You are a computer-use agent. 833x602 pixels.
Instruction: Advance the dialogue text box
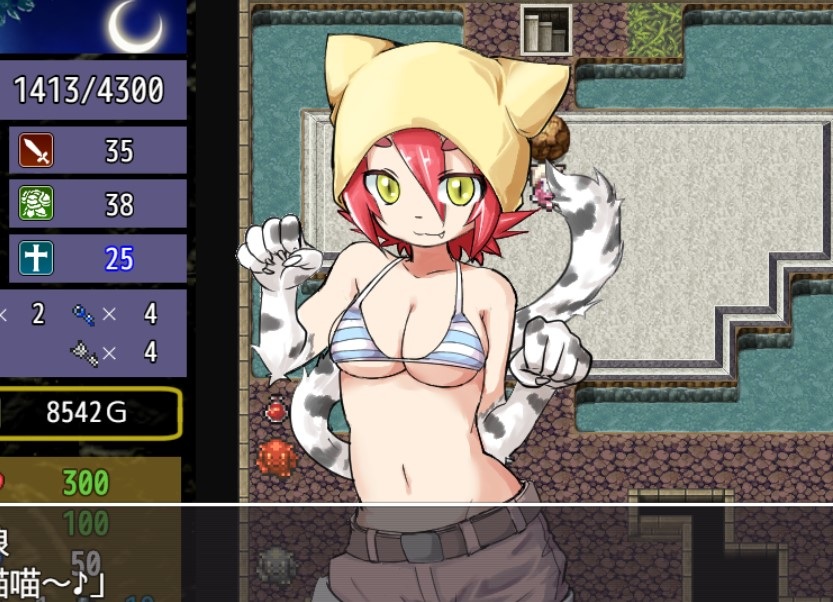coord(416,553)
